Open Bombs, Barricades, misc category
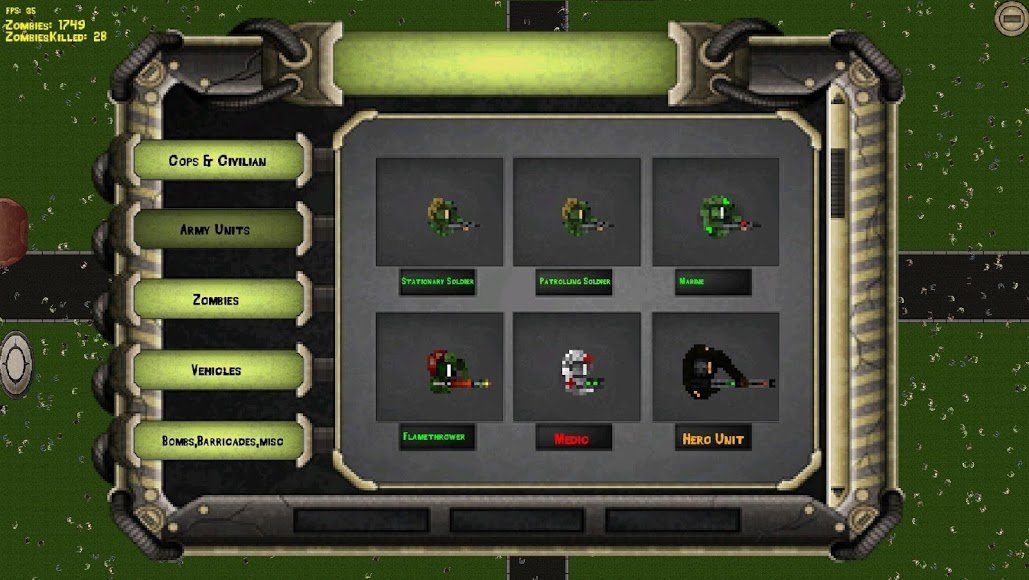This screenshot has height=580, width=1029. [x=216, y=440]
